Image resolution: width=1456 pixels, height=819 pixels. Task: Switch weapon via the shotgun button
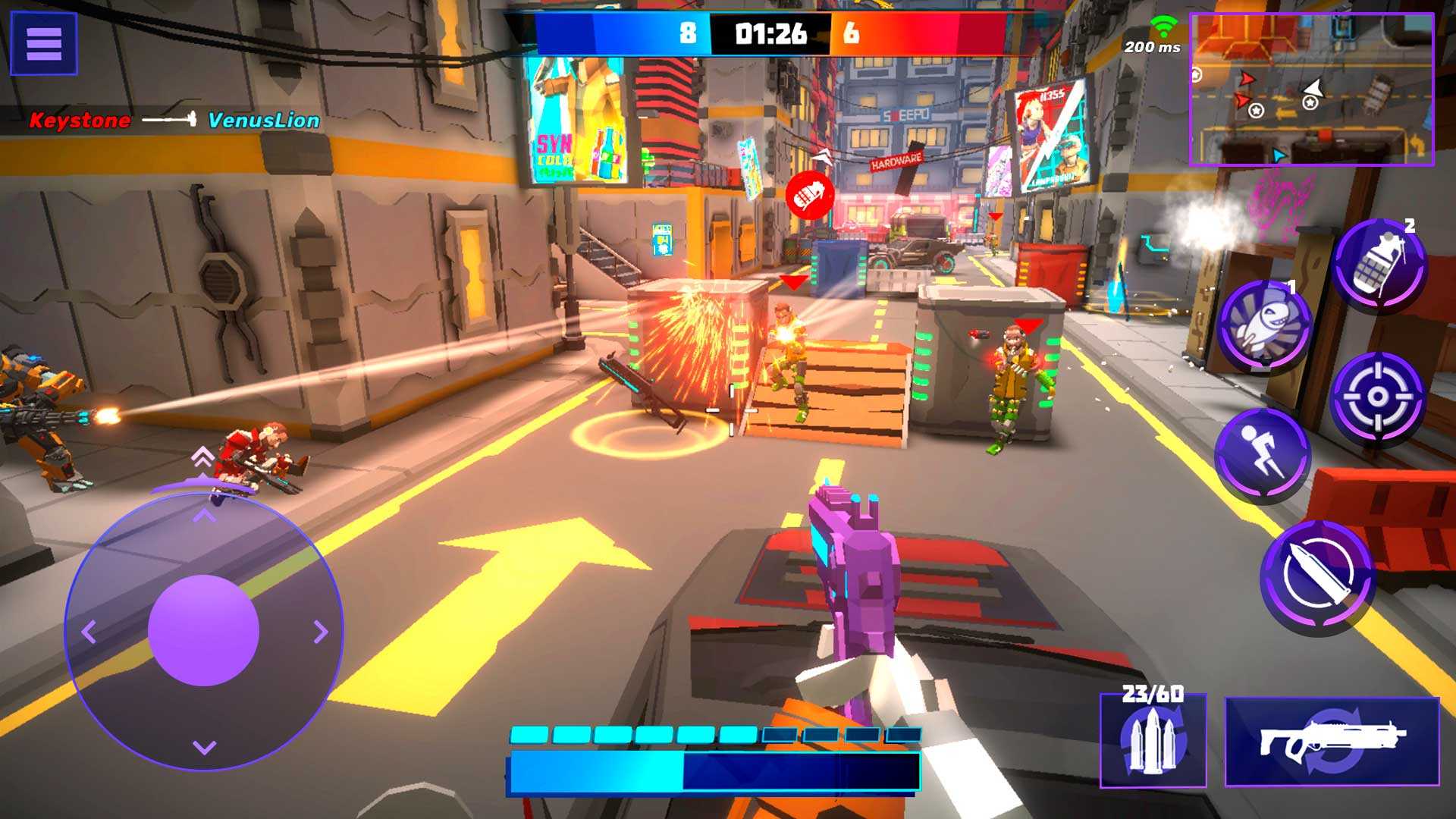pyautogui.click(x=1332, y=742)
